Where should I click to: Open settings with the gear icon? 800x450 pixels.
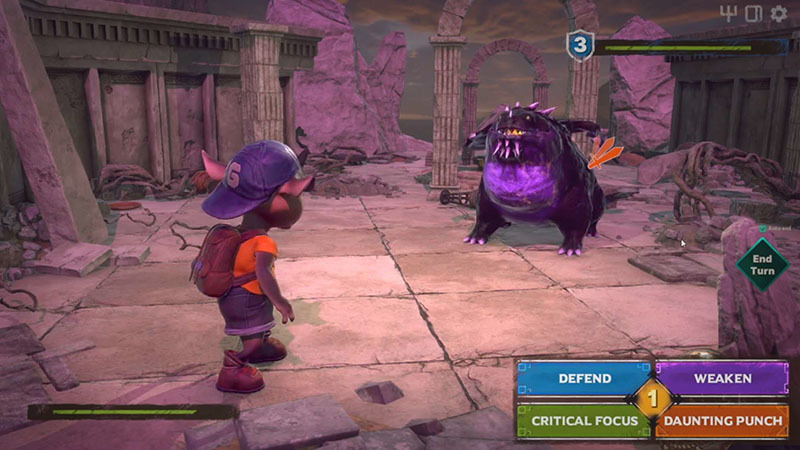pos(779,14)
